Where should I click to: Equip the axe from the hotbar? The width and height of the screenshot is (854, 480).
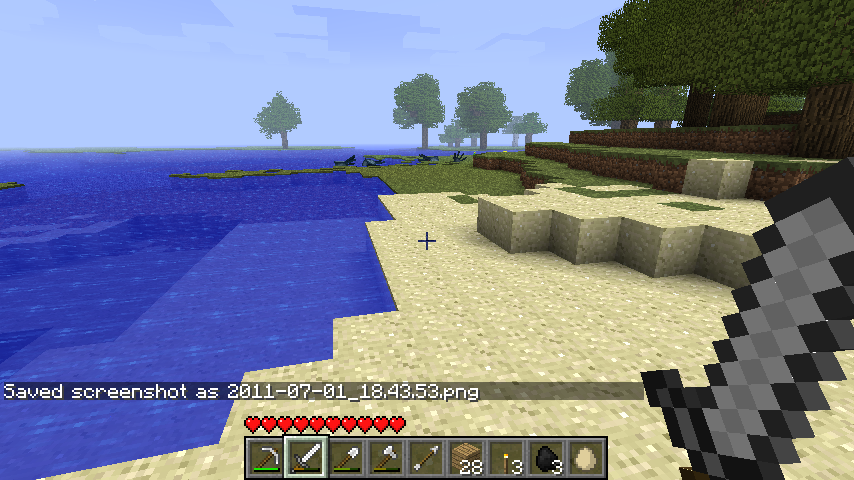click(385, 458)
